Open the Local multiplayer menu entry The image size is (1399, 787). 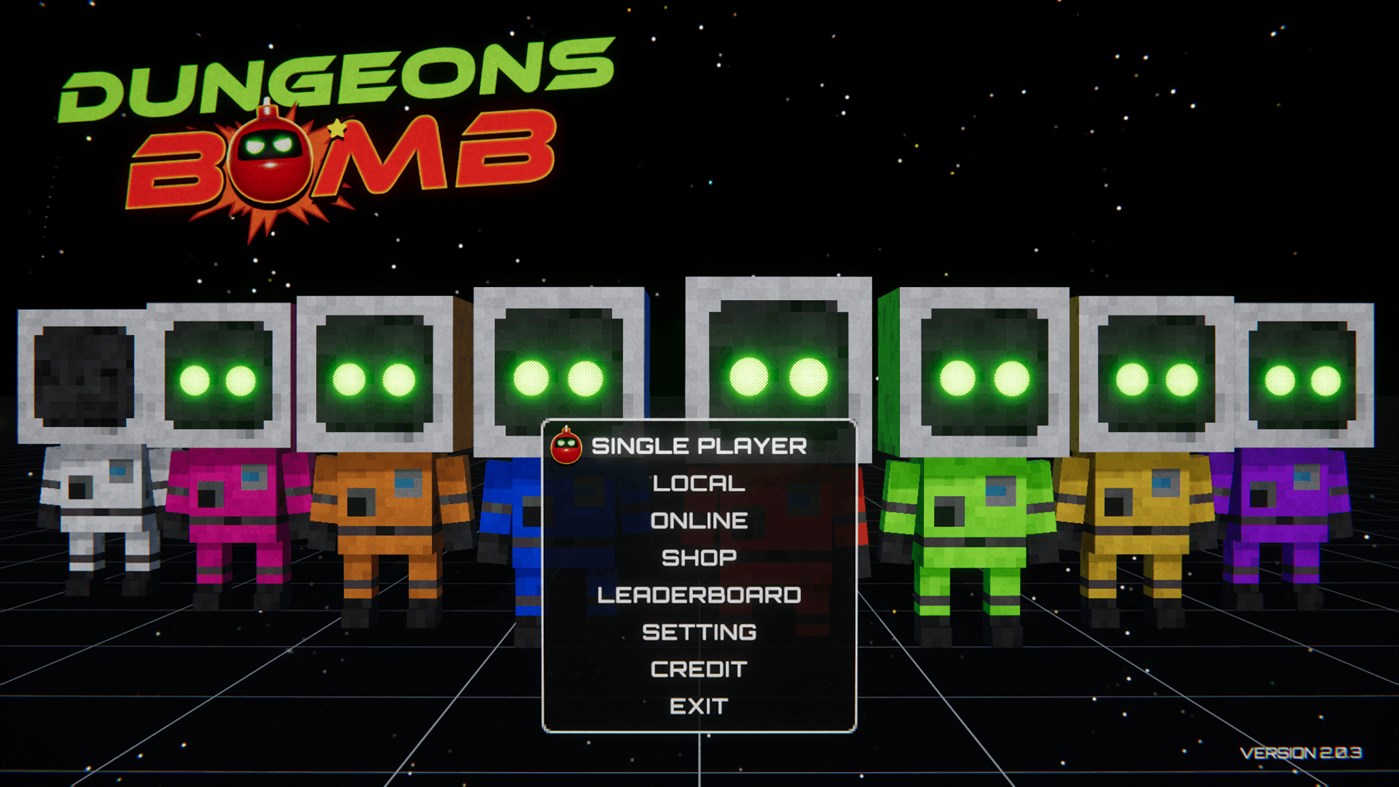click(x=698, y=483)
